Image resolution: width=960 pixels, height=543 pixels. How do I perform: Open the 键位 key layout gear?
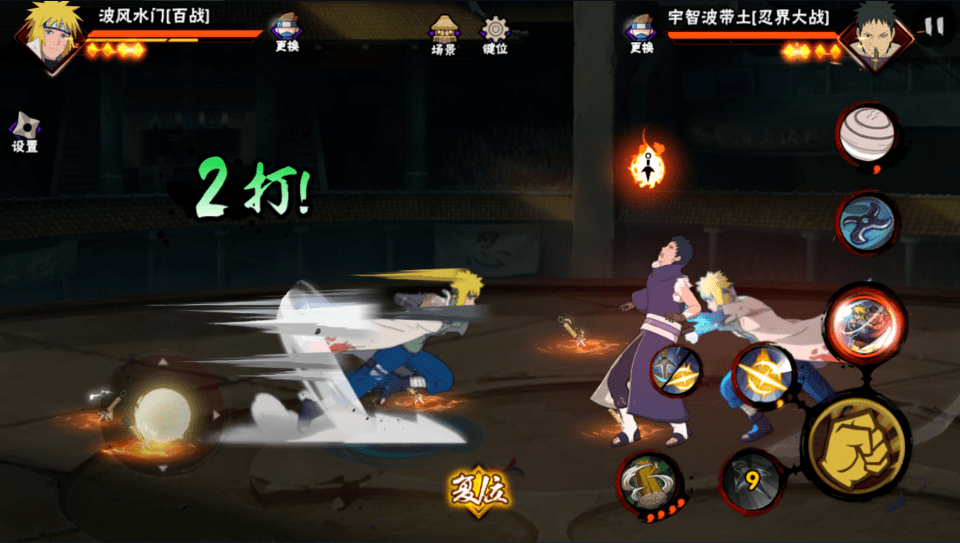coord(494,35)
